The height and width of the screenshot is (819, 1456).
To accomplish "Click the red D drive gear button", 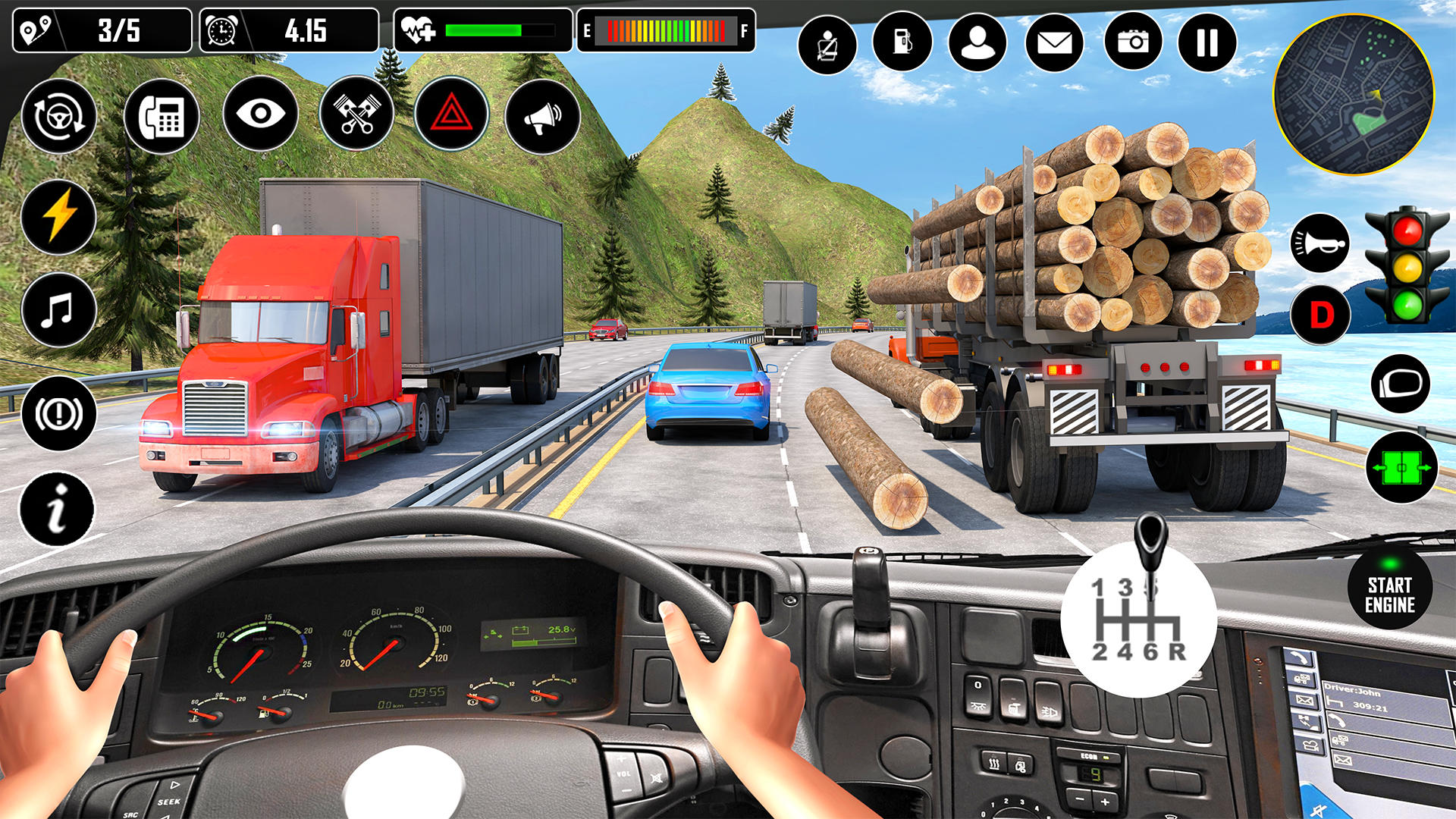I will [x=1320, y=315].
